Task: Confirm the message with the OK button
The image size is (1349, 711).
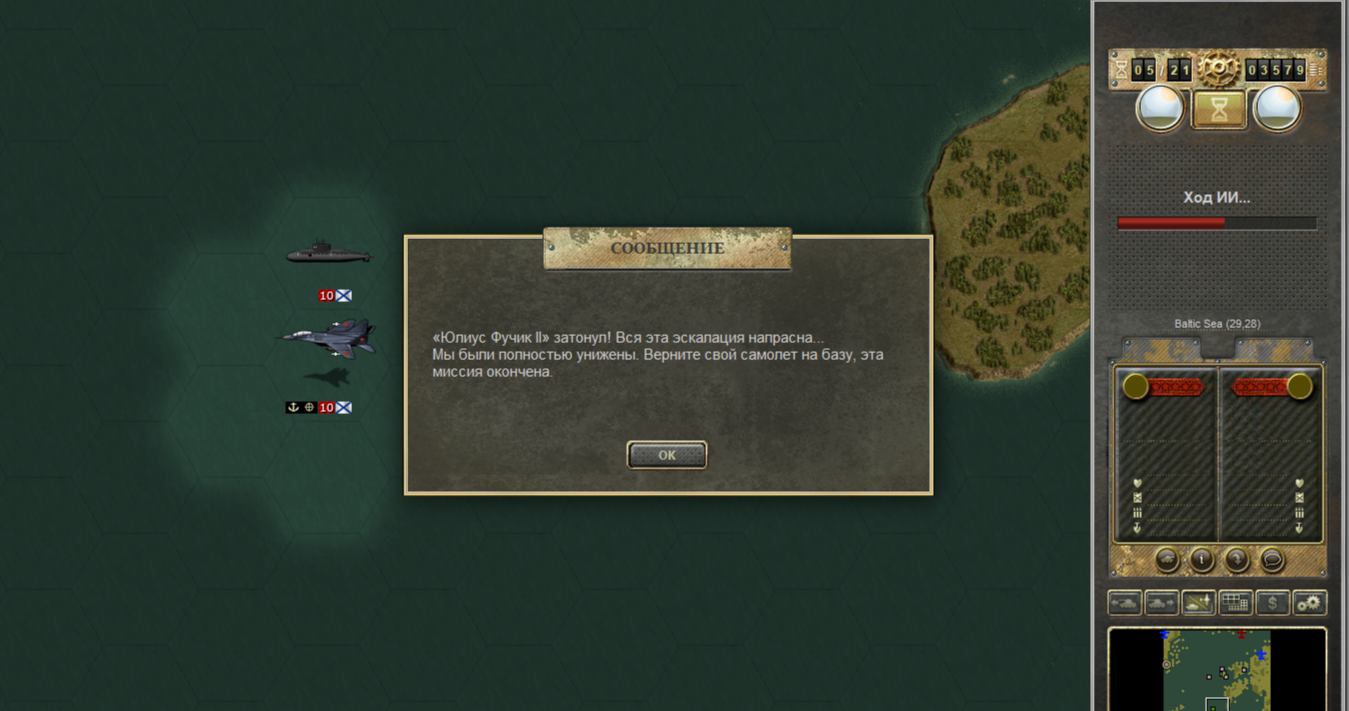Action: coord(667,455)
